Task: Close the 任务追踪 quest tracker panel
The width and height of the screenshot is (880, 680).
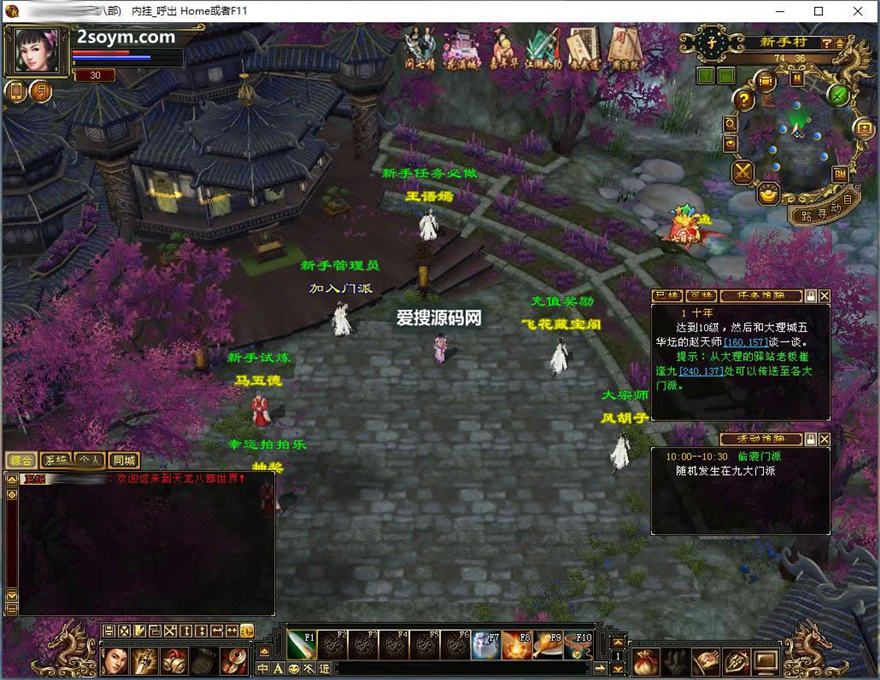Action: point(825,296)
